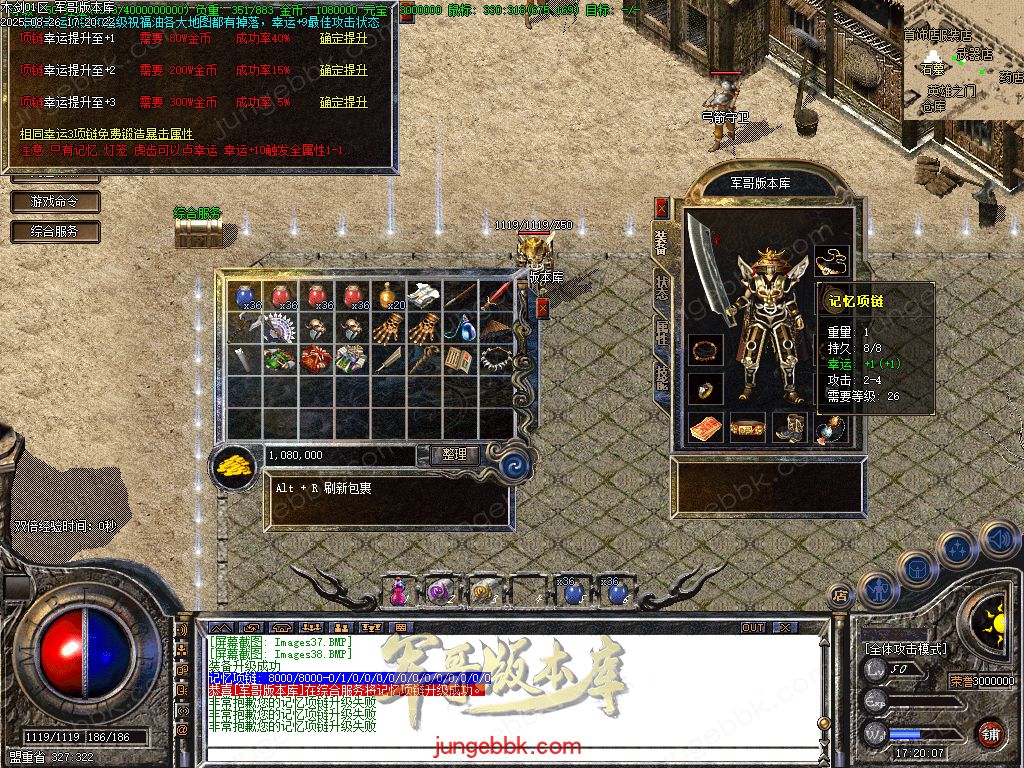Image resolution: width=1024 pixels, height=768 pixels.
Task: Close the inventory bag window
Action: [x=542, y=308]
